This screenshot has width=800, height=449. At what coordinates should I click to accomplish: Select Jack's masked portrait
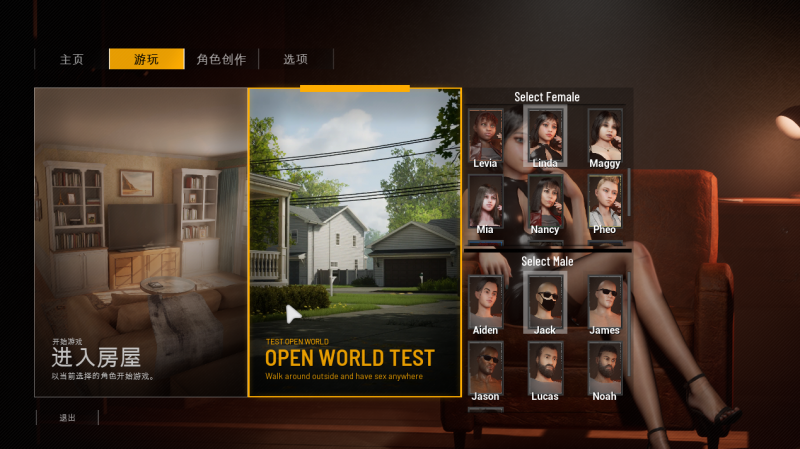tap(545, 301)
